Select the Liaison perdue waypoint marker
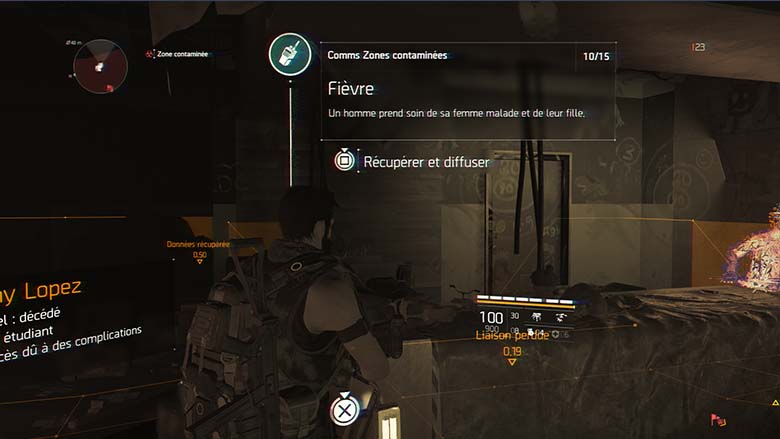This screenshot has width=780, height=439. [512, 361]
